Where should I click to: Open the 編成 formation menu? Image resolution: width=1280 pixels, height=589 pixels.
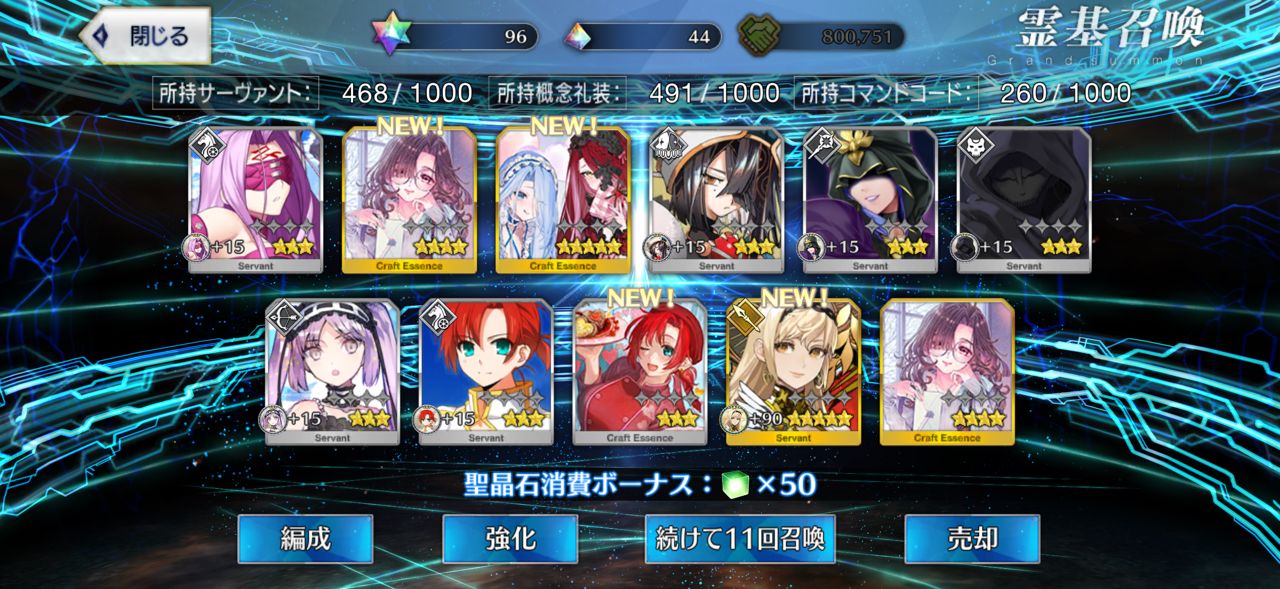[305, 539]
